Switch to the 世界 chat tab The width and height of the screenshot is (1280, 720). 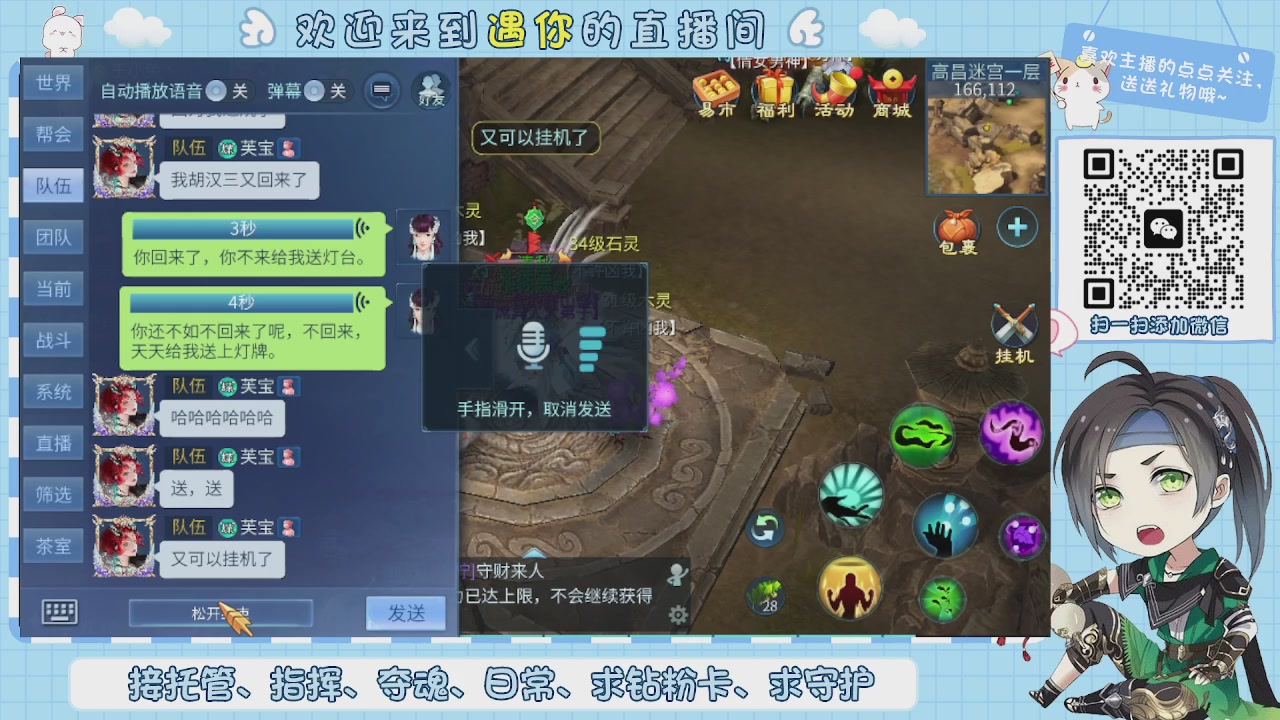(53, 83)
